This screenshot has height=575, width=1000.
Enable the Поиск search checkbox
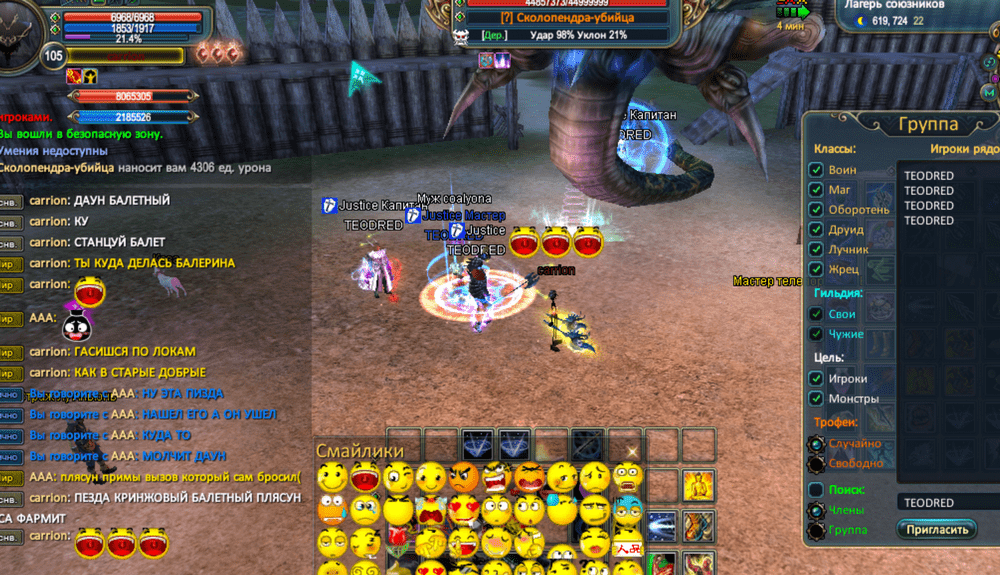pyautogui.click(x=816, y=490)
